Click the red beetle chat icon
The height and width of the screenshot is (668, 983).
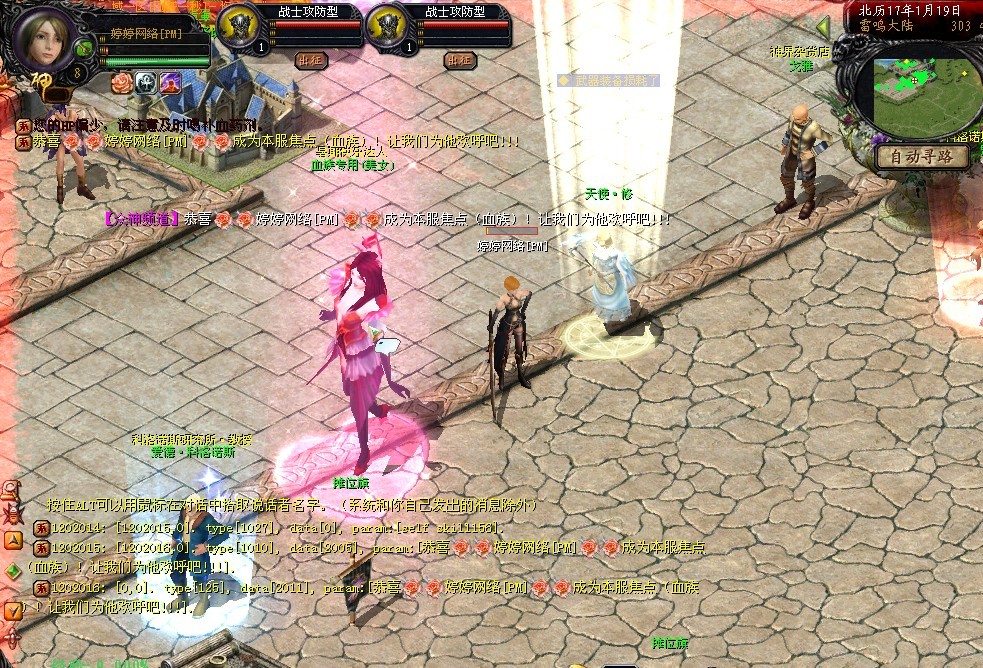[12, 516]
